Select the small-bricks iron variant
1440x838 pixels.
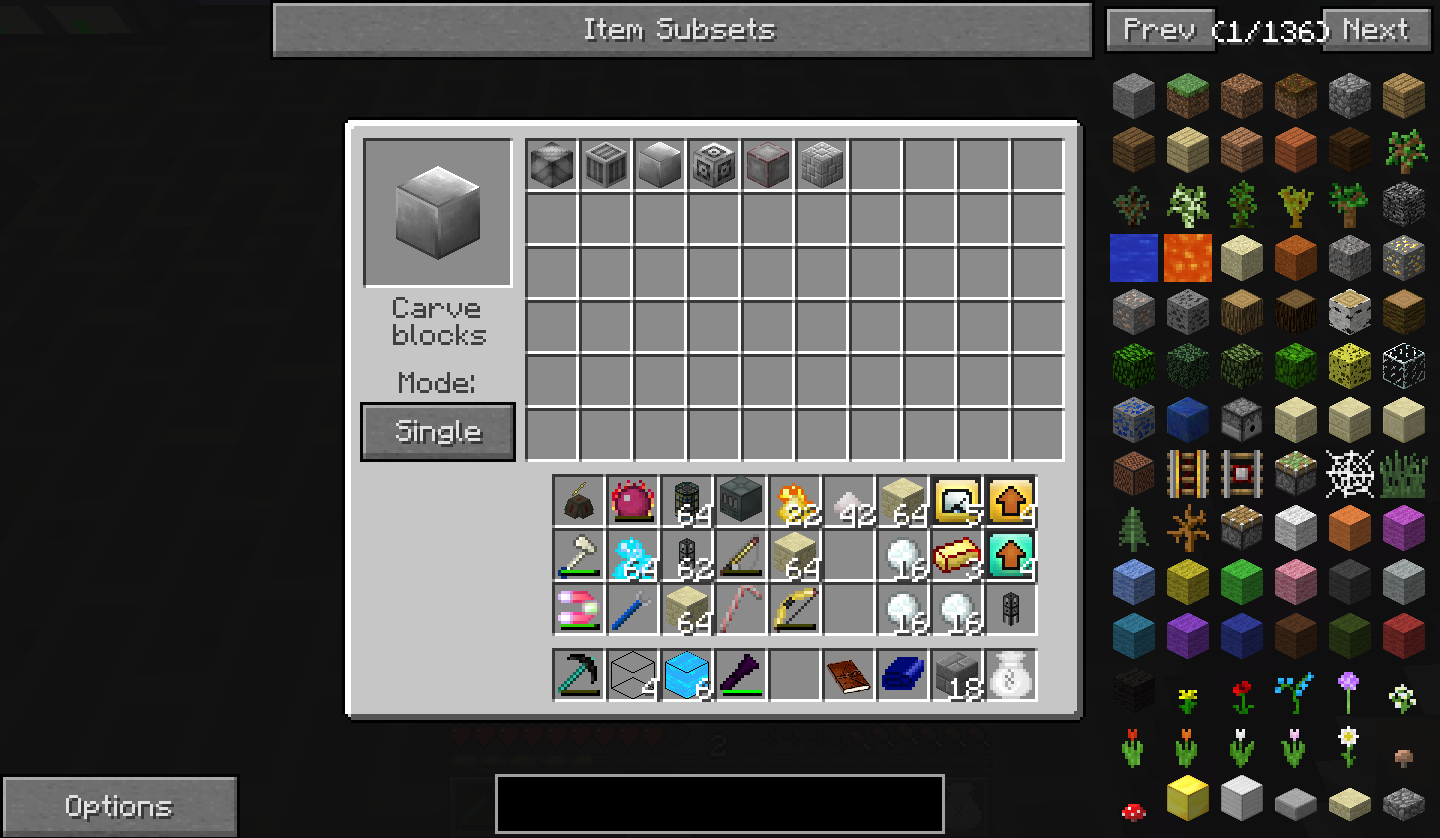click(x=822, y=165)
